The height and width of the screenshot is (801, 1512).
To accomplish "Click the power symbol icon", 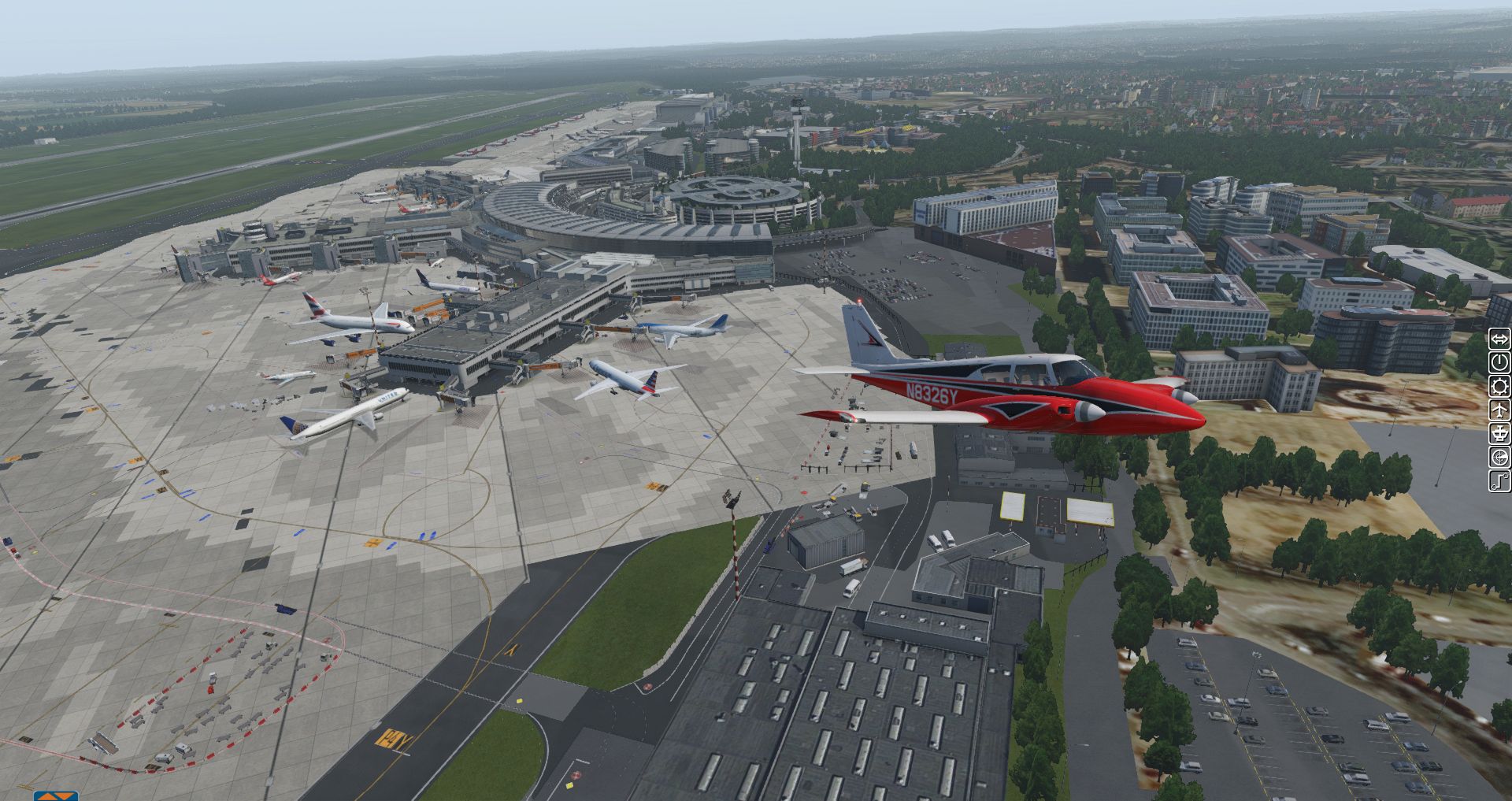I will 1499,363.
